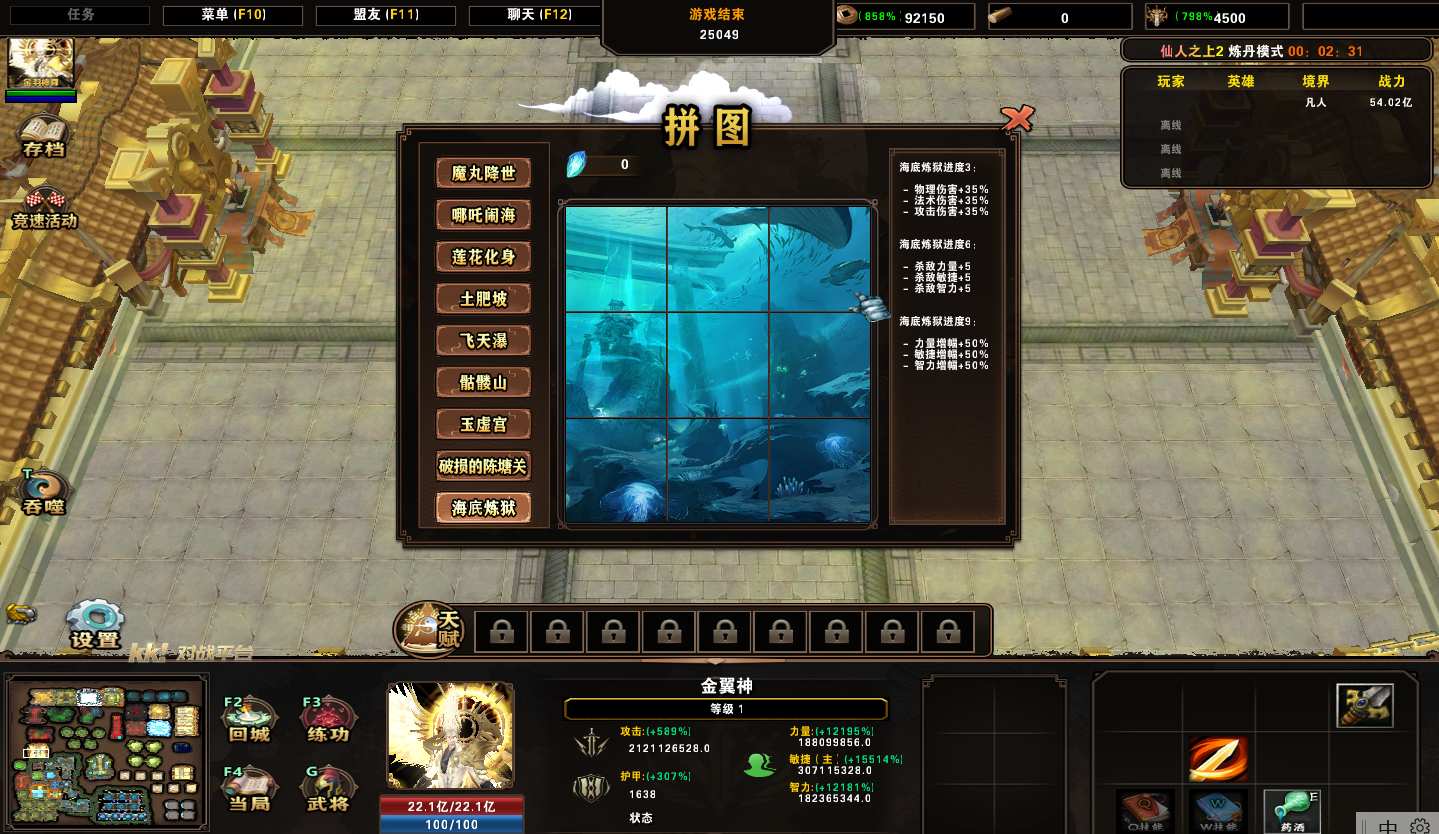Viewport: 1439px width, 834px height.
Task: Choose the 土肥坡 puzzle entry
Action: click(483, 299)
